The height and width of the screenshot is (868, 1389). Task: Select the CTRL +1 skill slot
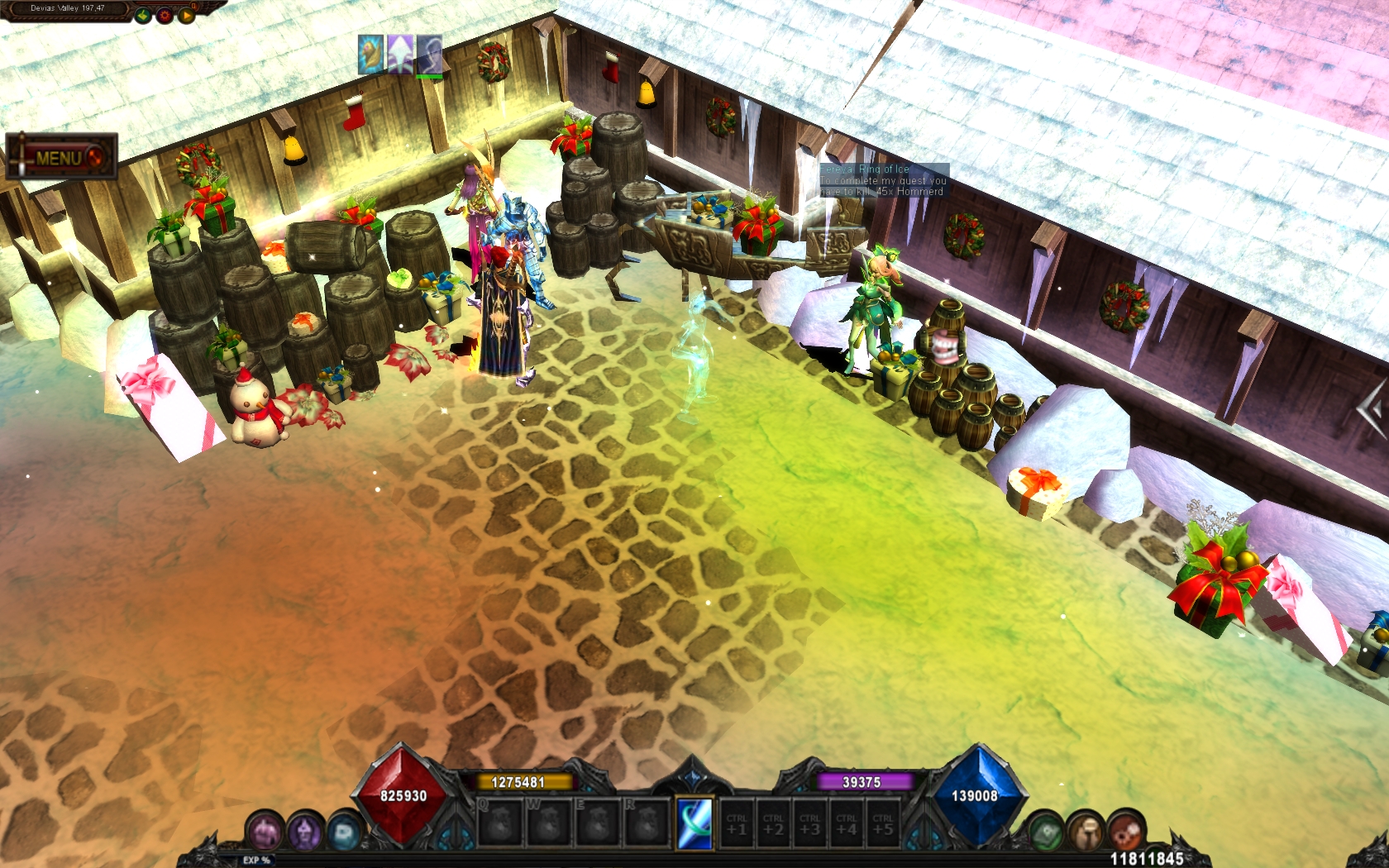click(x=737, y=823)
